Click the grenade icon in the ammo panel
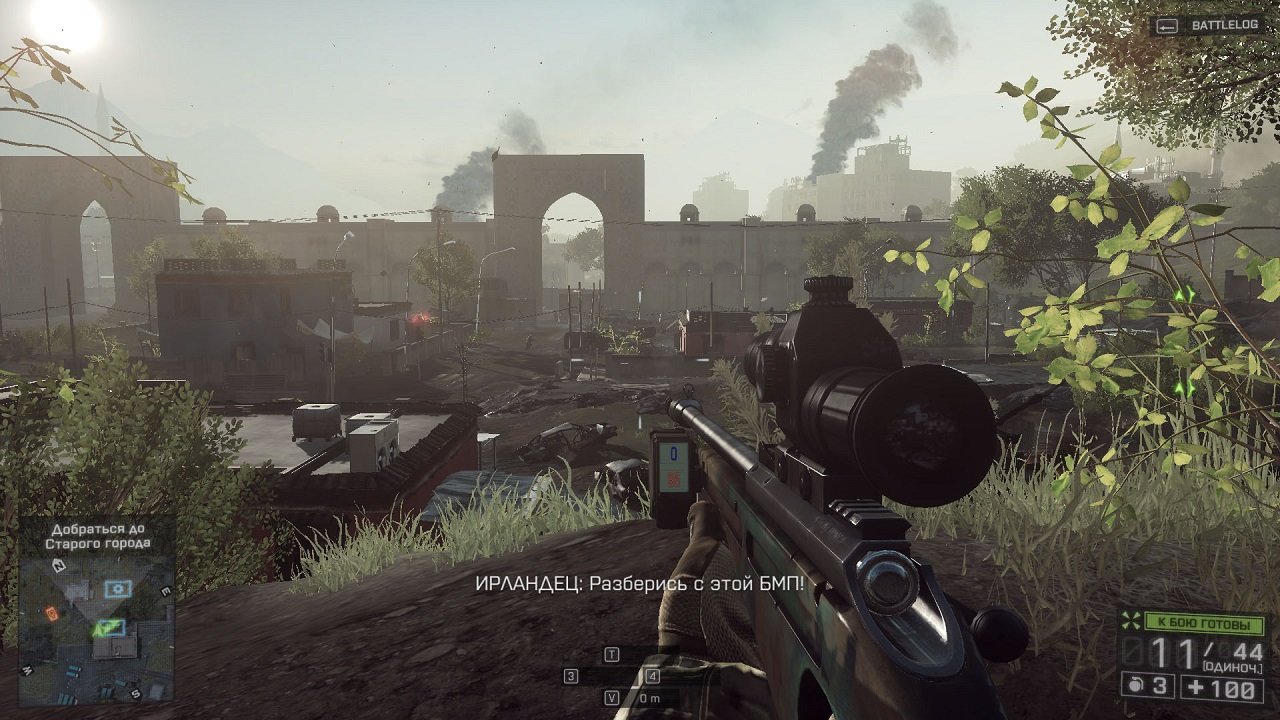 pyautogui.click(x=1134, y=685)
